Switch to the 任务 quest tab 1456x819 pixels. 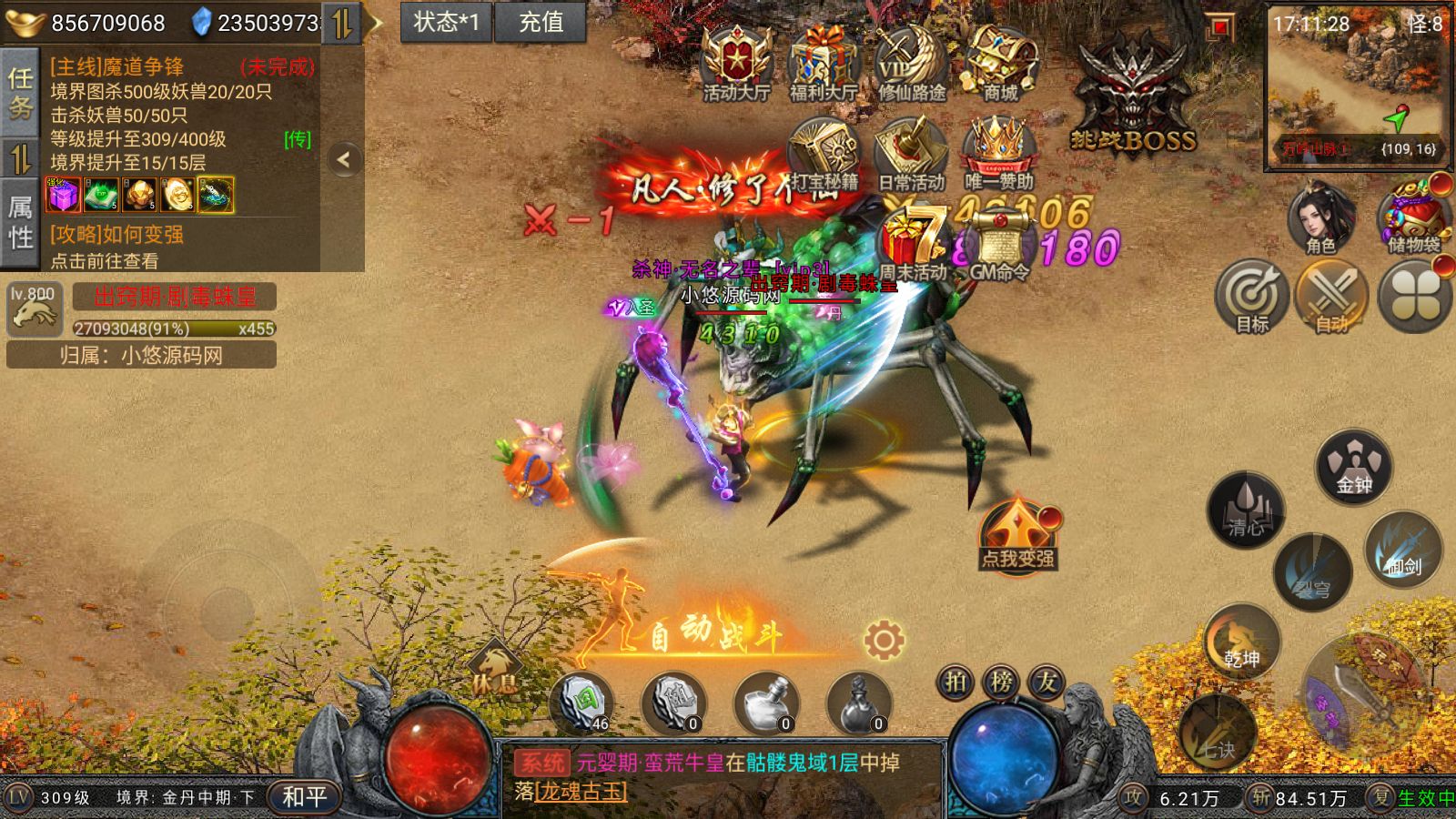(20, 93)
